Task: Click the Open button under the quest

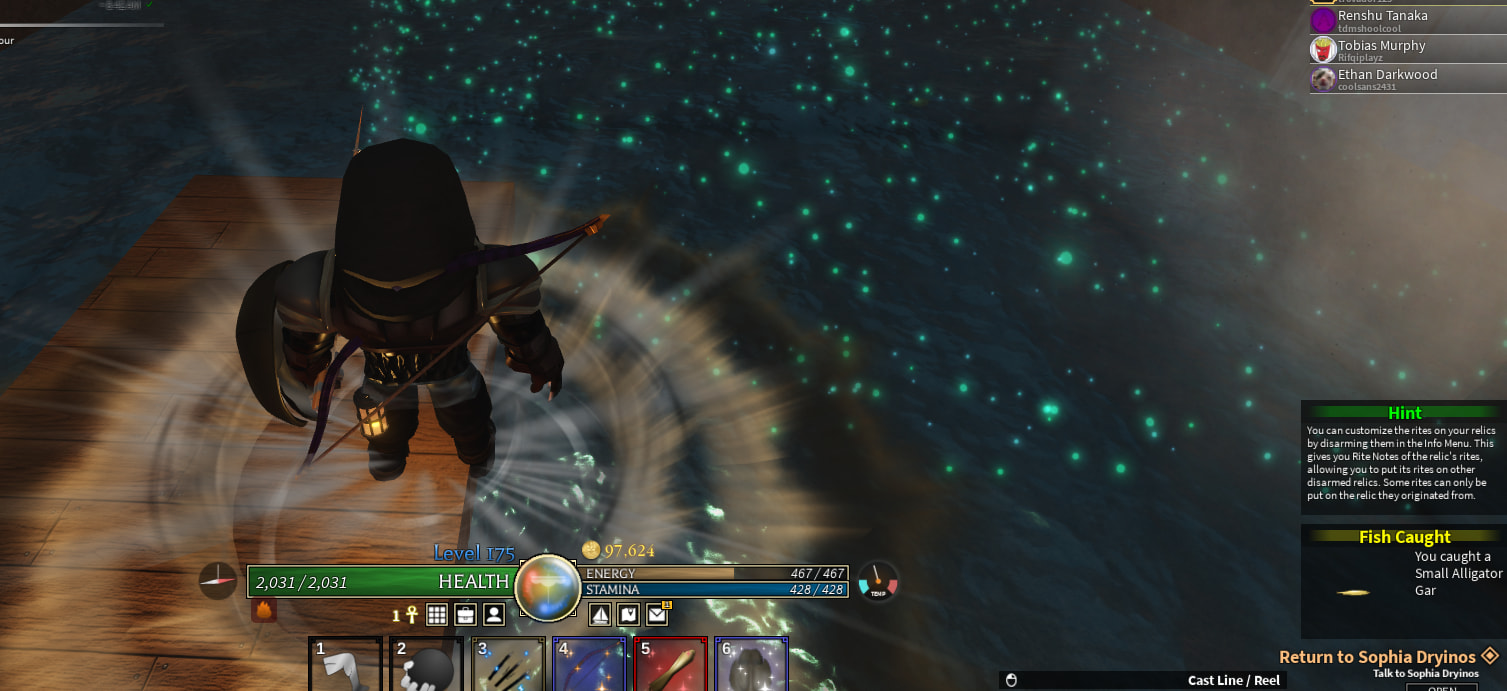Action: (1441, 687)
